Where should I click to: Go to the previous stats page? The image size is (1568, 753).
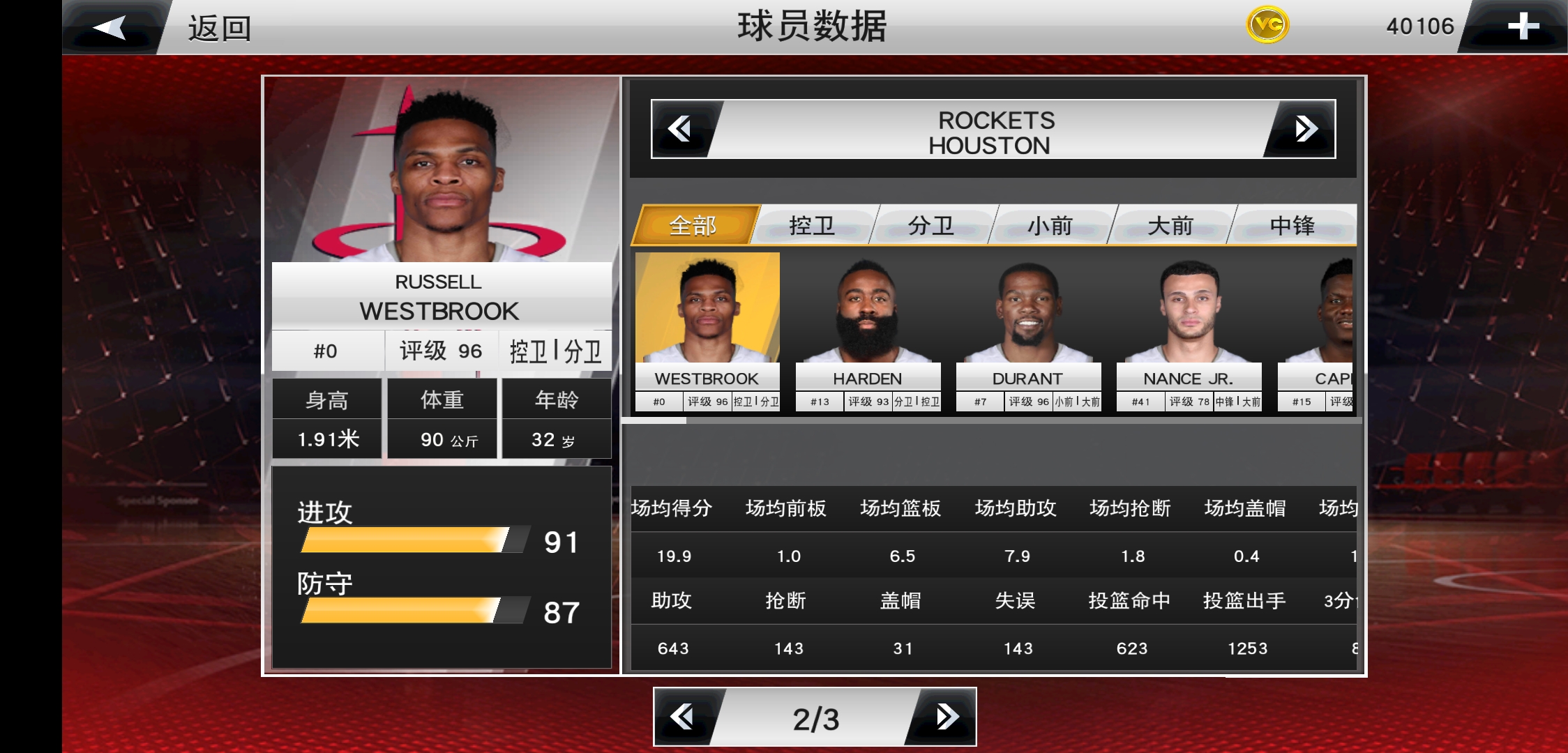tap(683, 717)
